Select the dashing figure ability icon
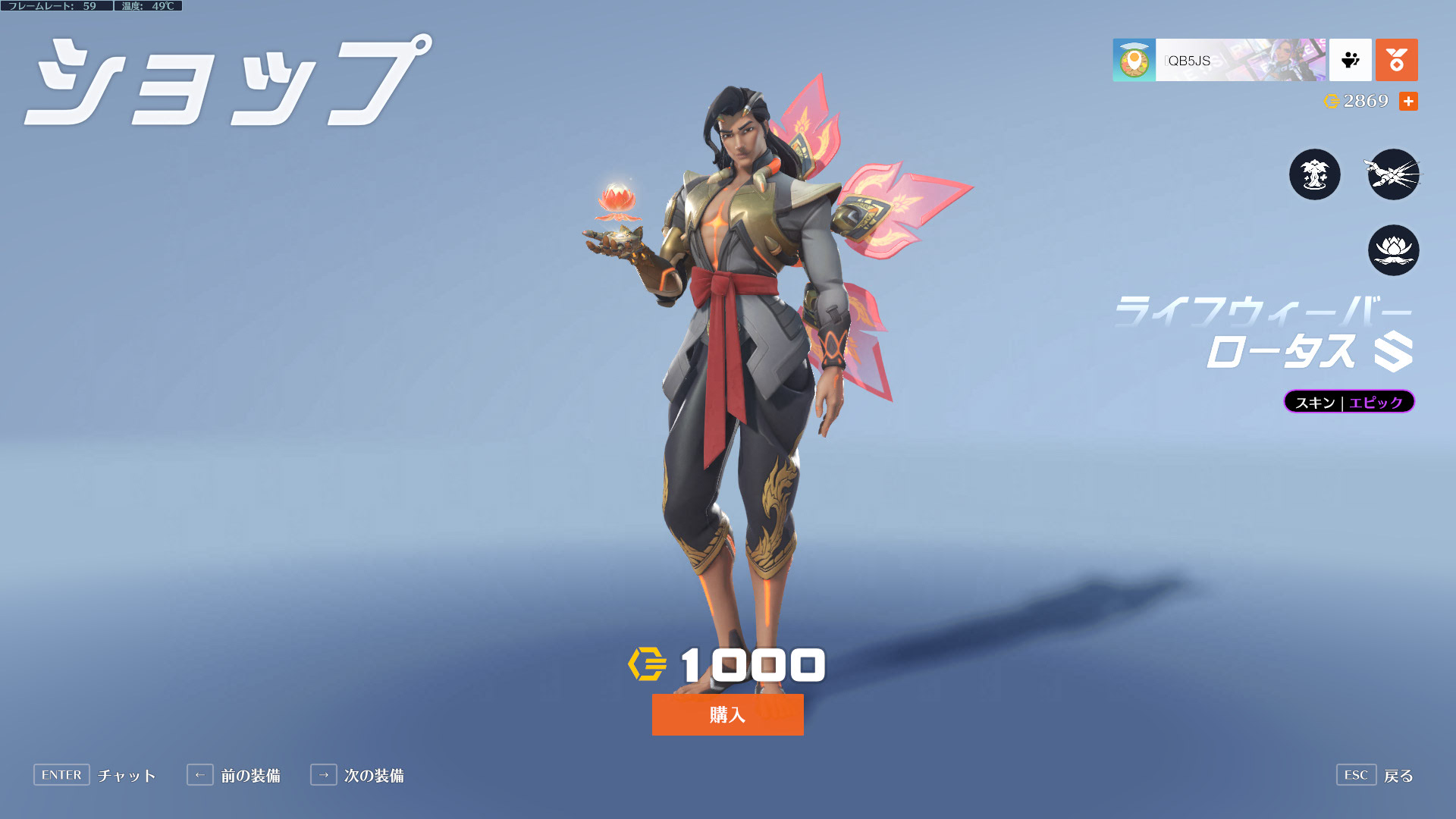Image resolution: width=1456 pixels, height=819 pixels. (x=1393, y=174)
